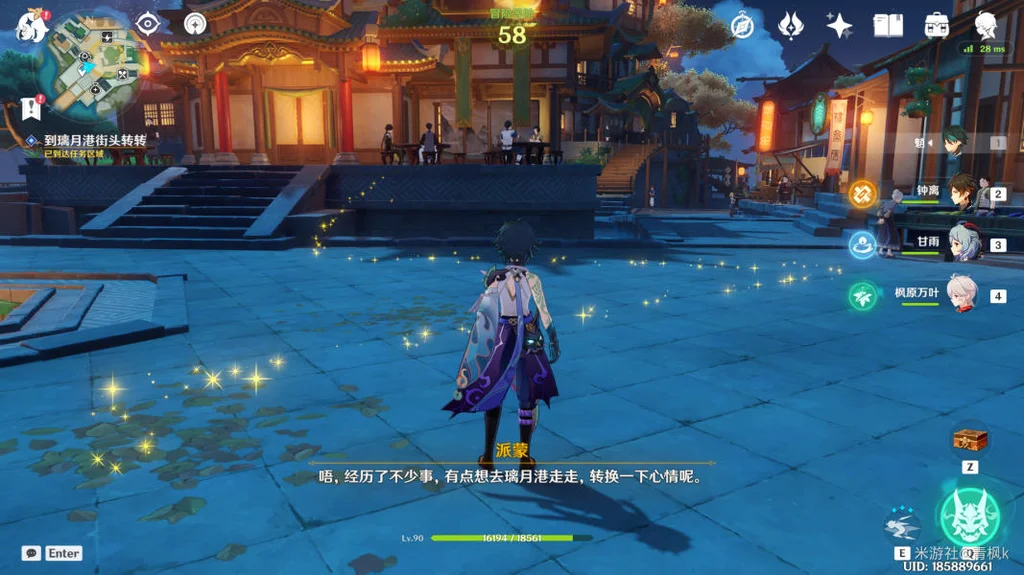Click the orange Geo burst icon beside 钟离
Viewport: 1024px width, 575px height.
862,192
